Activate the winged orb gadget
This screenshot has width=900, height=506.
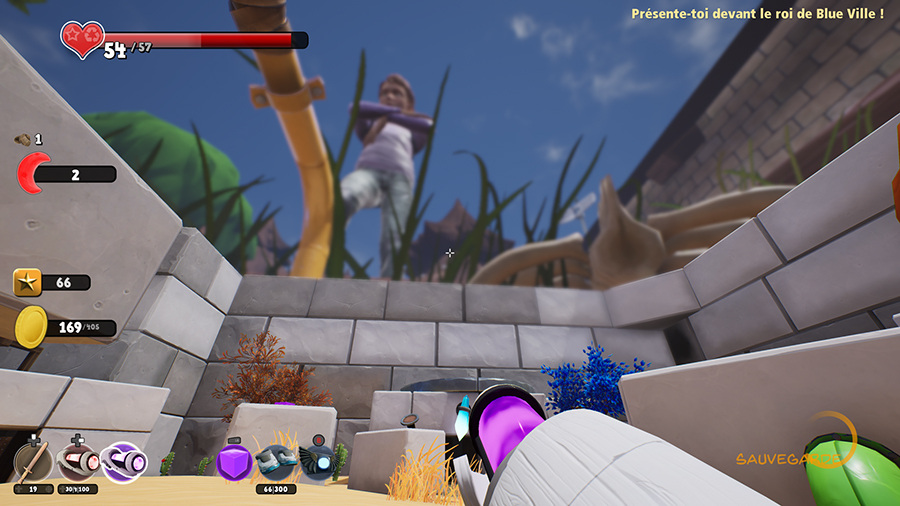point(318,462)
